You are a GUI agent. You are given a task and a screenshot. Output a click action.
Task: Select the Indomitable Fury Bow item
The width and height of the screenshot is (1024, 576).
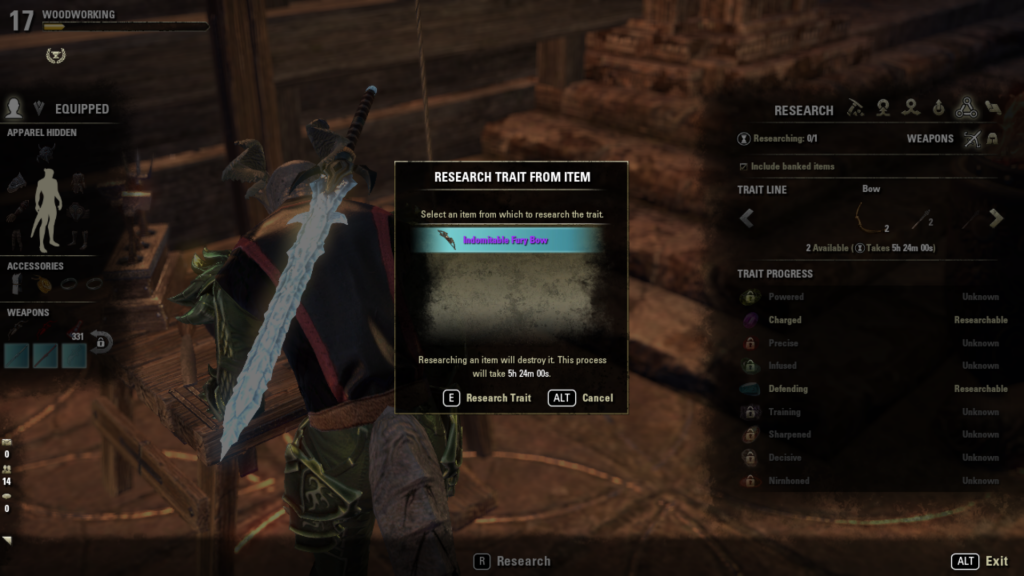pos(510,240)
